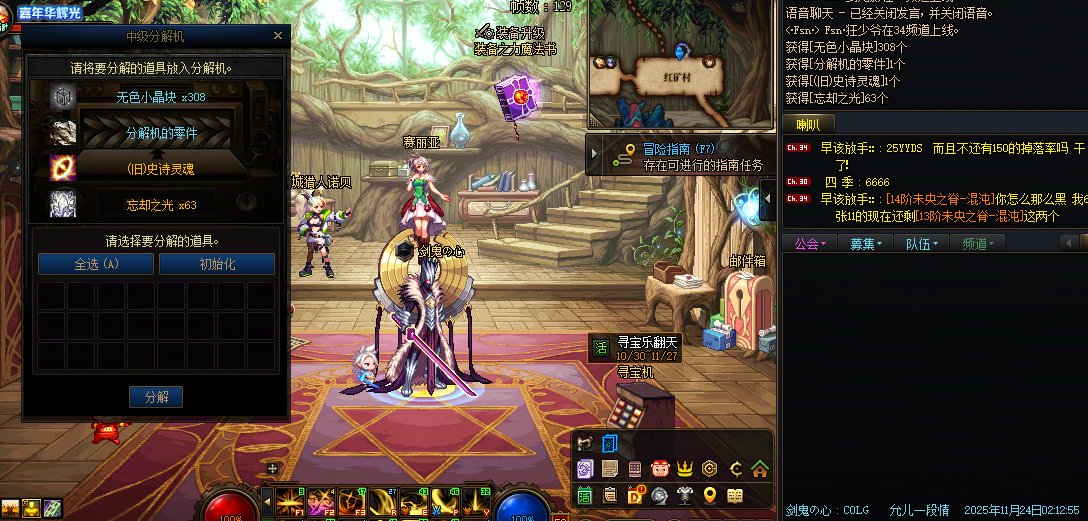This screenshot has height=521, width=1088.
Task: Confirm disassembly with the 分解 button
Action: coord(156,397)
